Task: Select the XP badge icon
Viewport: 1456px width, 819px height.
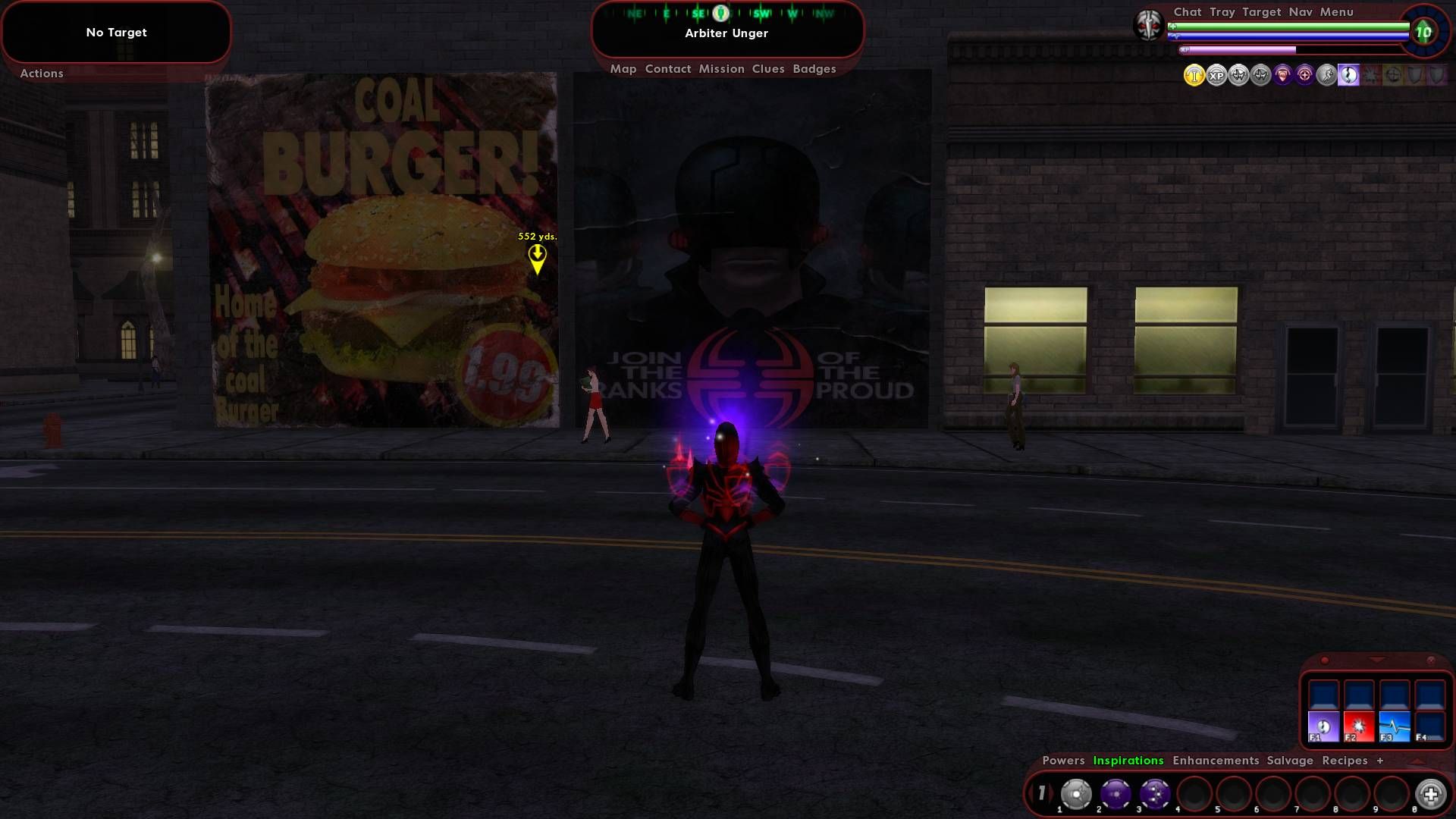Action: pyautogui.click(x=1216, y=76)
